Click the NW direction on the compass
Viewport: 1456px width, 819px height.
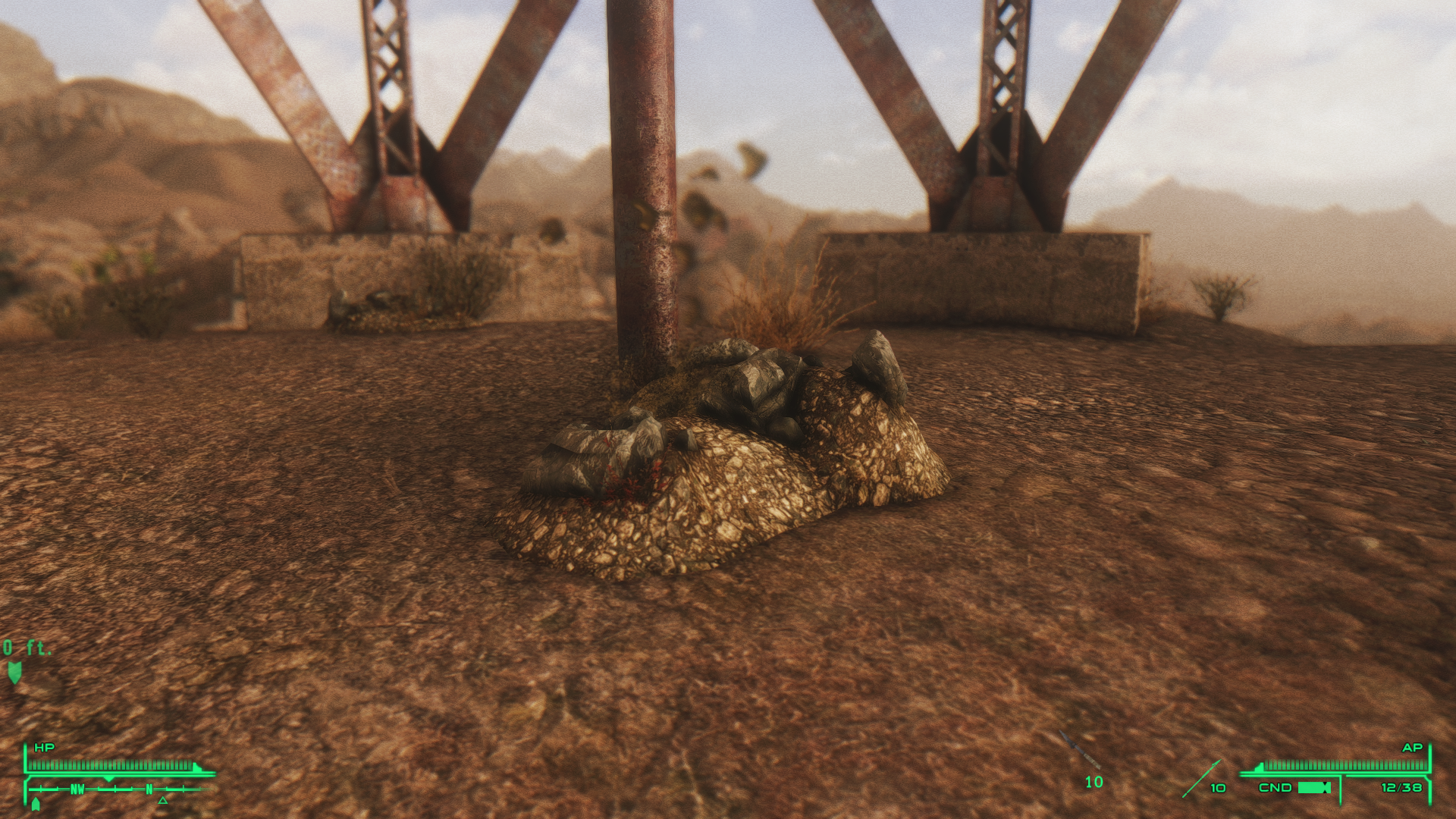[x=77, y=789]
